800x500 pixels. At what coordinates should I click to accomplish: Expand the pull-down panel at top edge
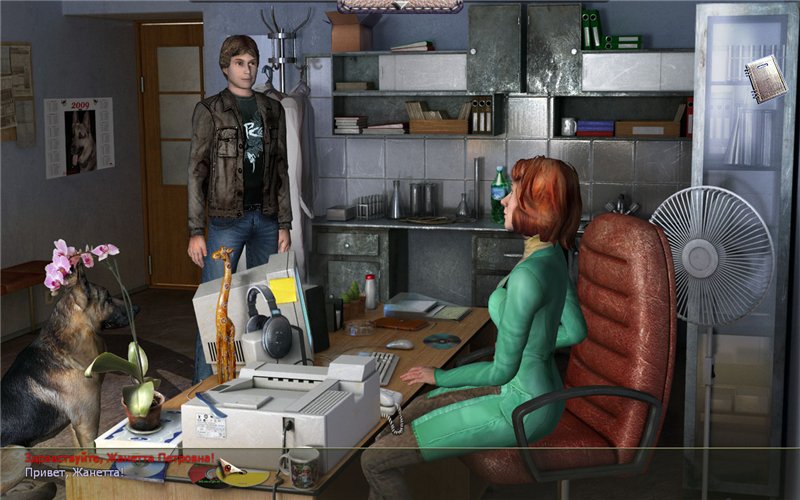[x=399, y=6]
